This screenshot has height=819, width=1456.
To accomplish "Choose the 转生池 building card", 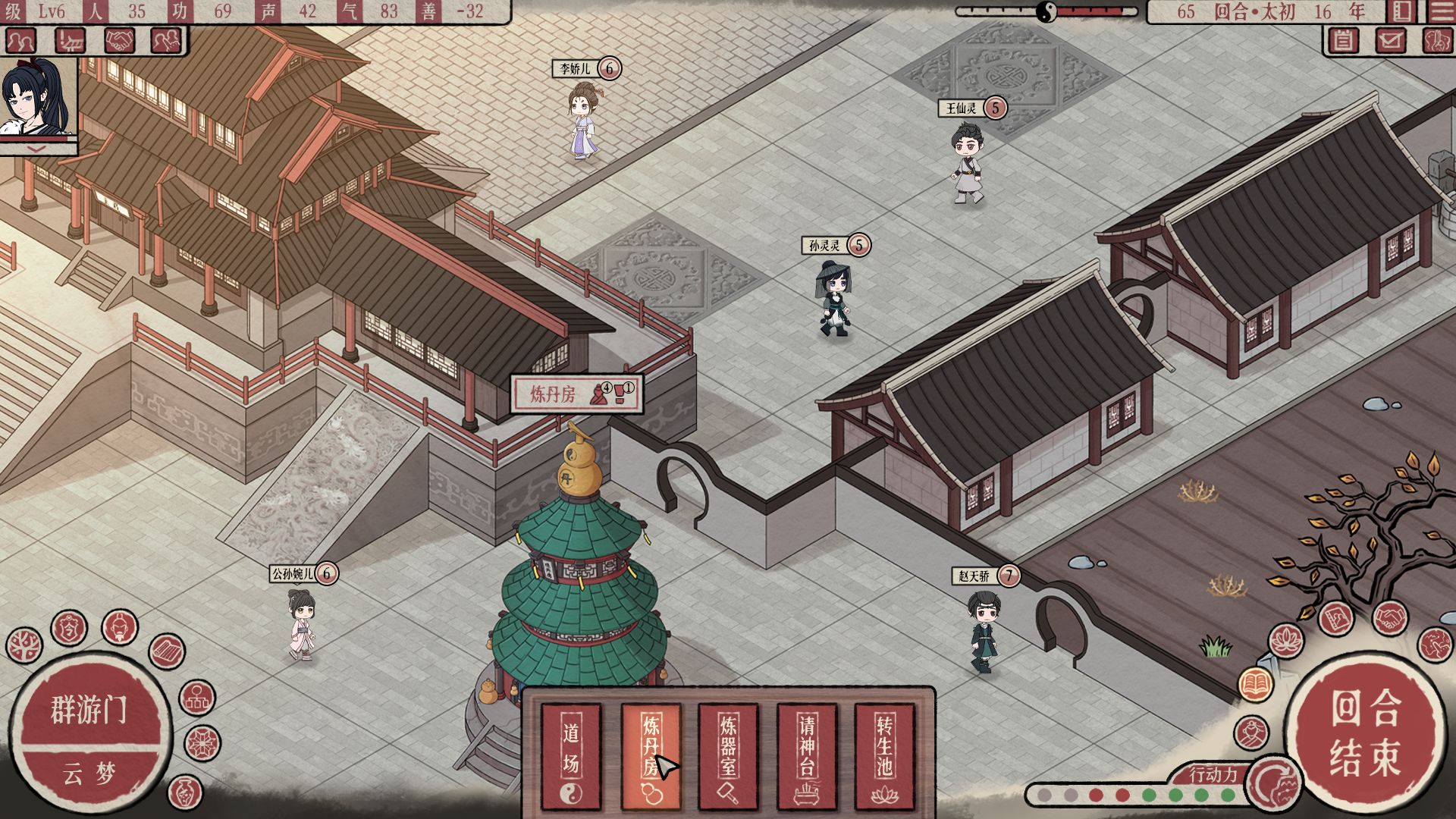I will (884, 755).
